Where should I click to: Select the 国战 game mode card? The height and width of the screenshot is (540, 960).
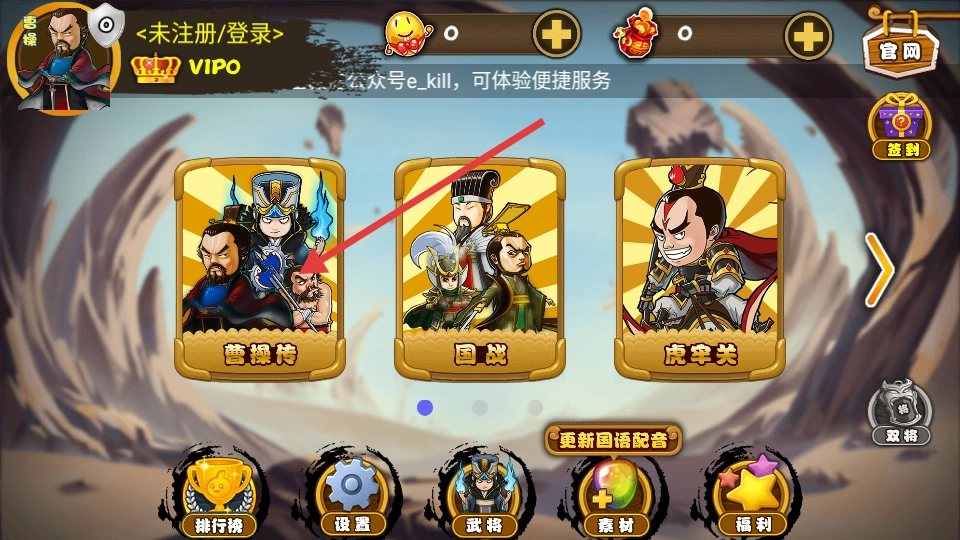click(479, 268)
